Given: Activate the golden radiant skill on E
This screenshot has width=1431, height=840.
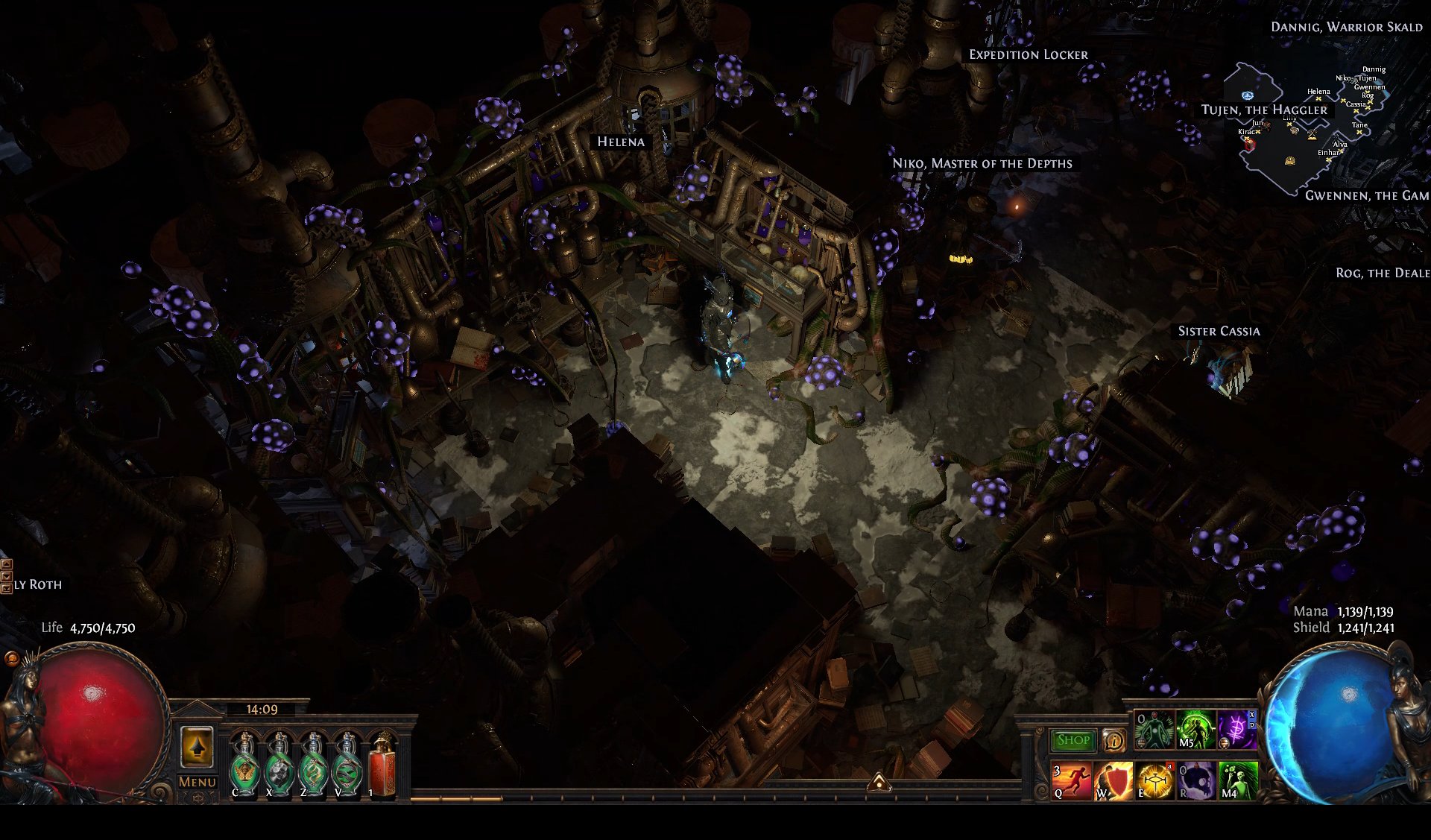Looking at the screenshot, I should point(1154,781).
